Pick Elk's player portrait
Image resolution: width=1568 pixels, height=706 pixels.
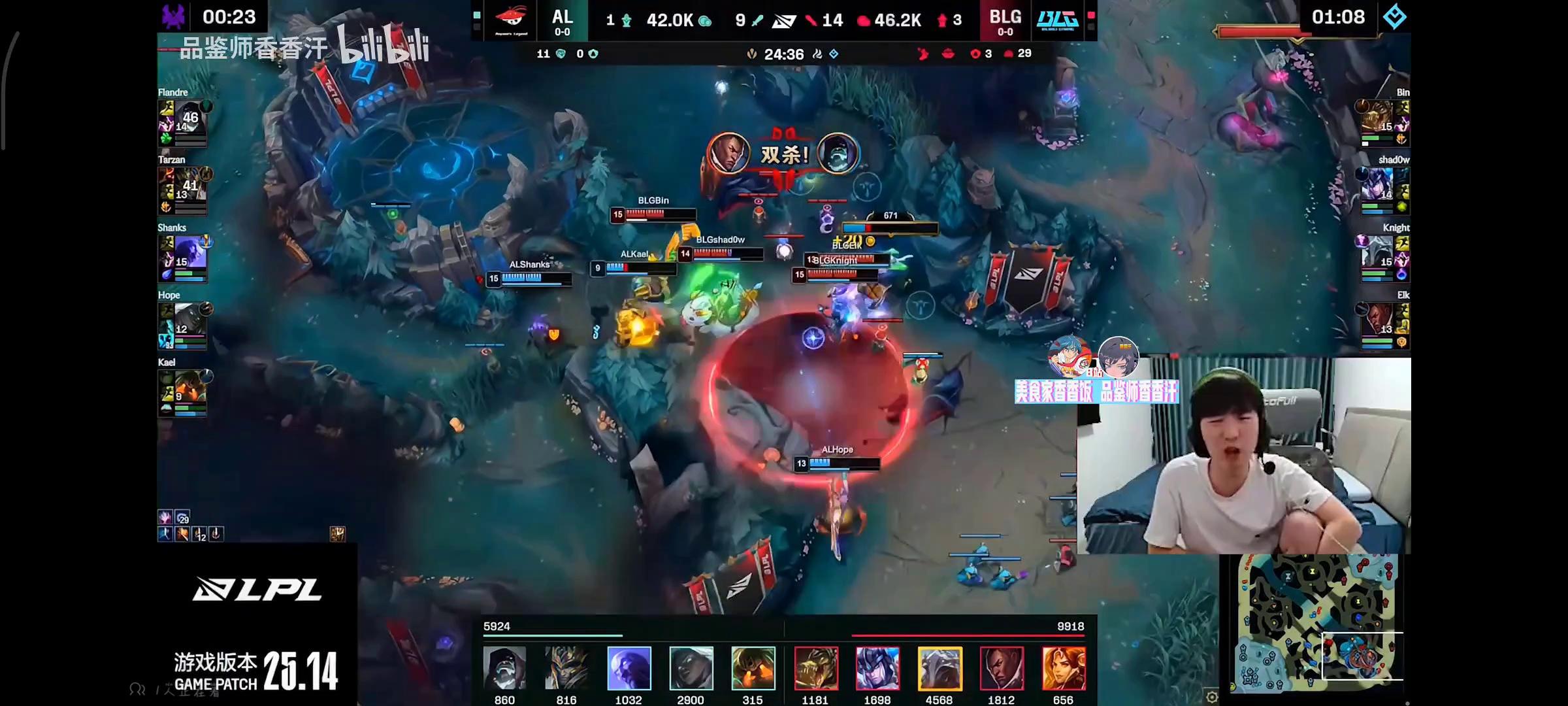1377,321
